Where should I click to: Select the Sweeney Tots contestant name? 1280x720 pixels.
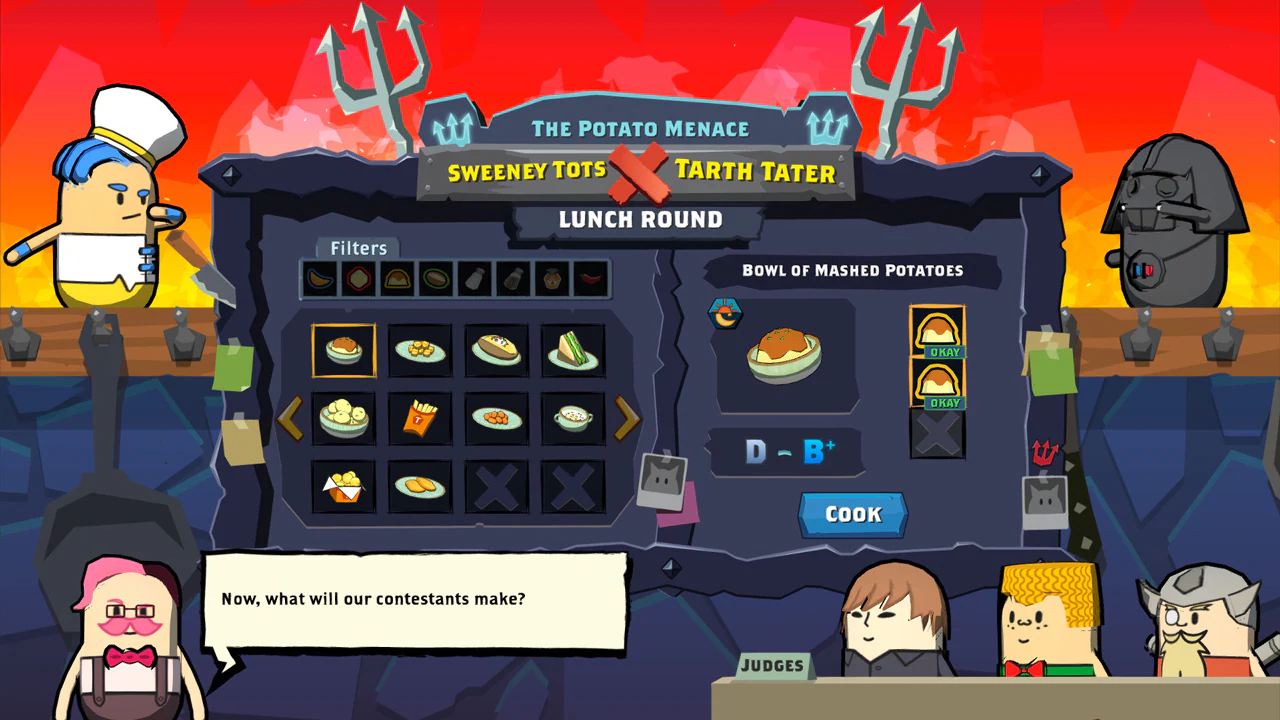pos(528,171)
